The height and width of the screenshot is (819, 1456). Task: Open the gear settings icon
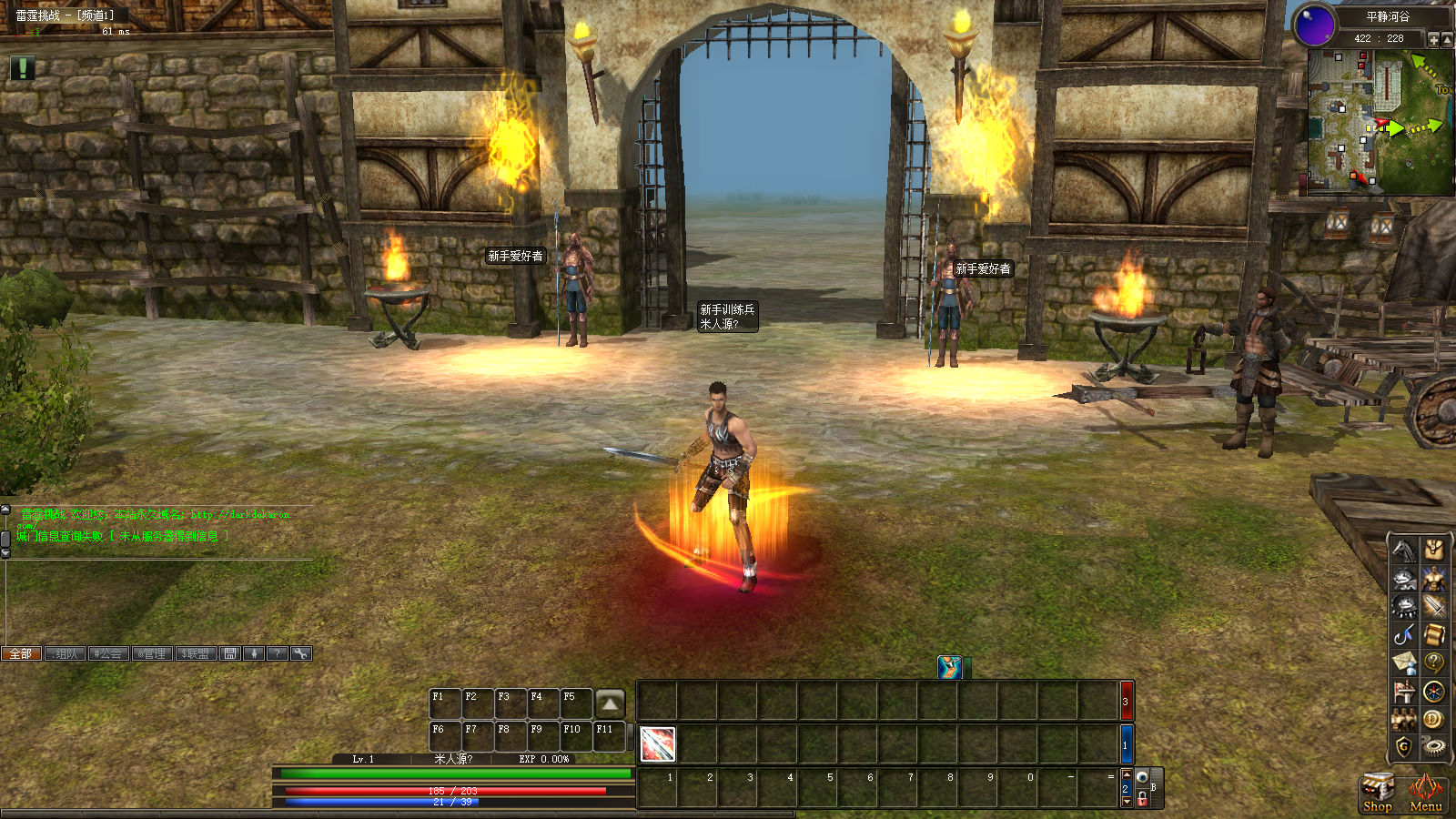[x=1433, y=747]
